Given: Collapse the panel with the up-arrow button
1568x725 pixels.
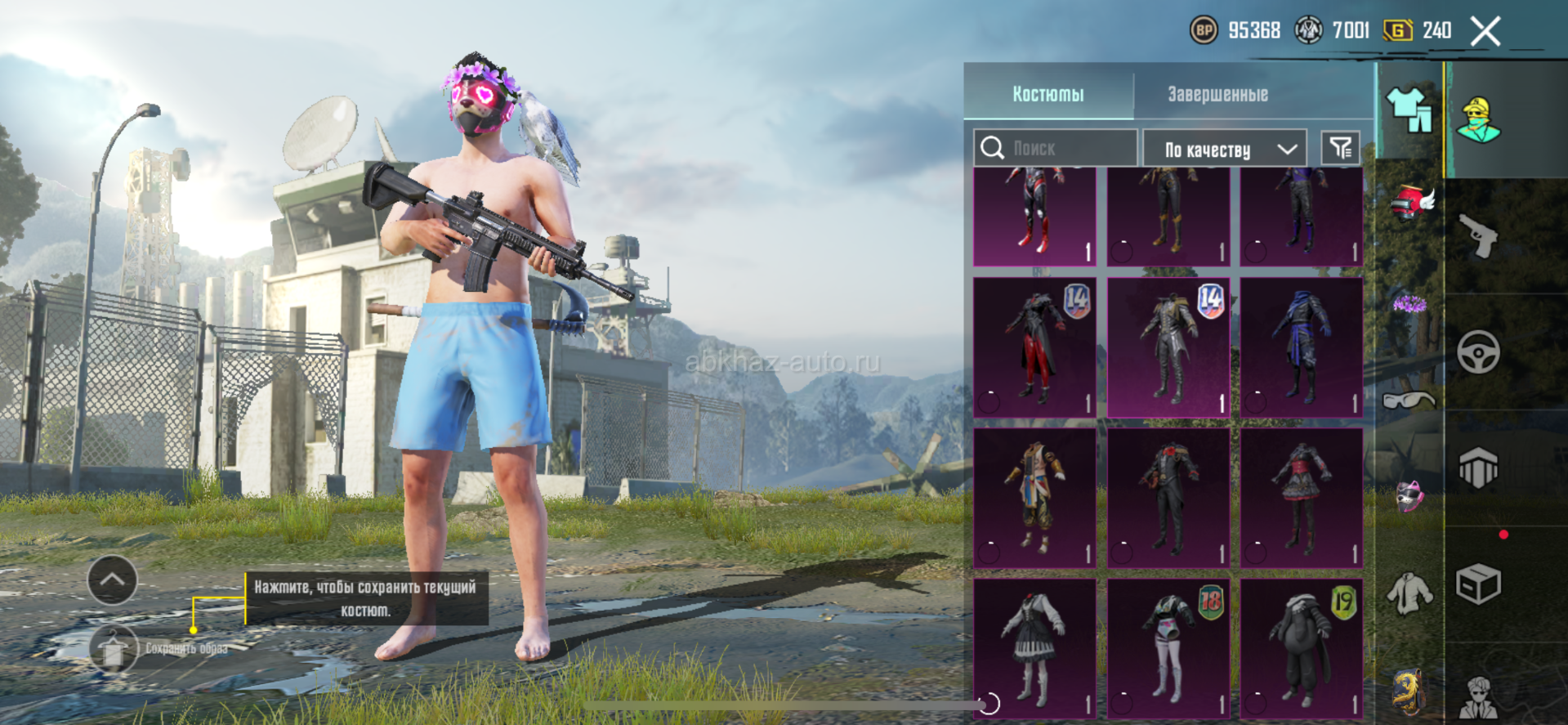Looking at the screenshot, I should point(112,580).
